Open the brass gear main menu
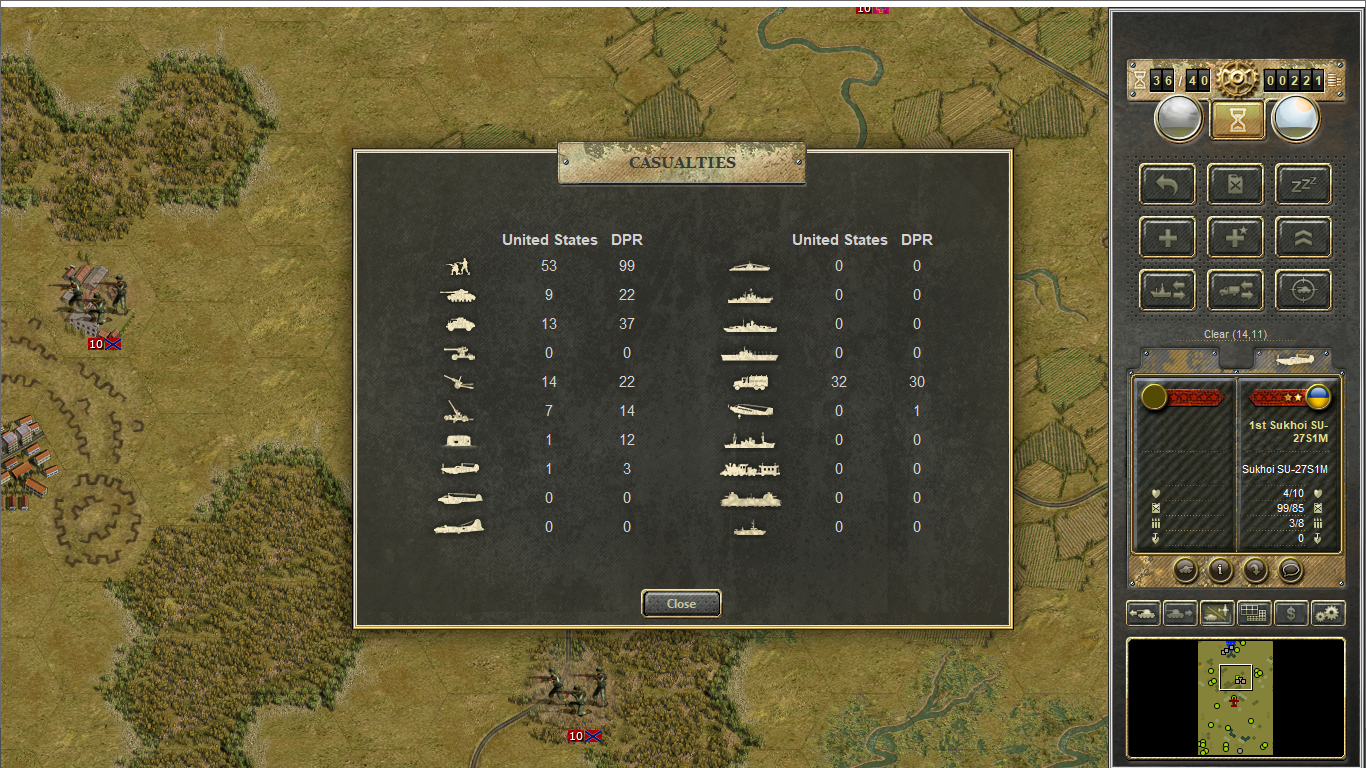 [1237, 79]
